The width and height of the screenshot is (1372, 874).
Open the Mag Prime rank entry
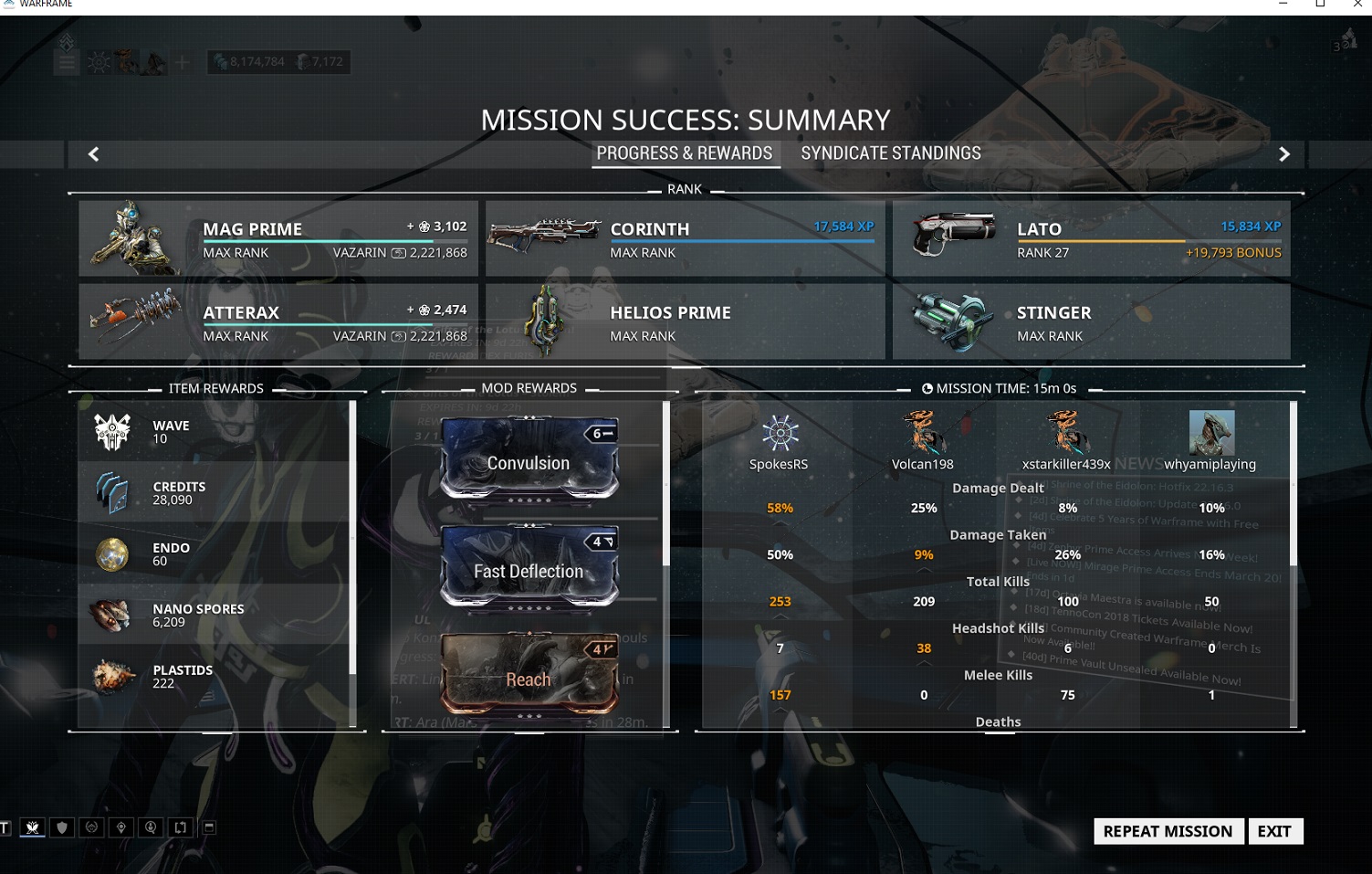pos(278,238)
